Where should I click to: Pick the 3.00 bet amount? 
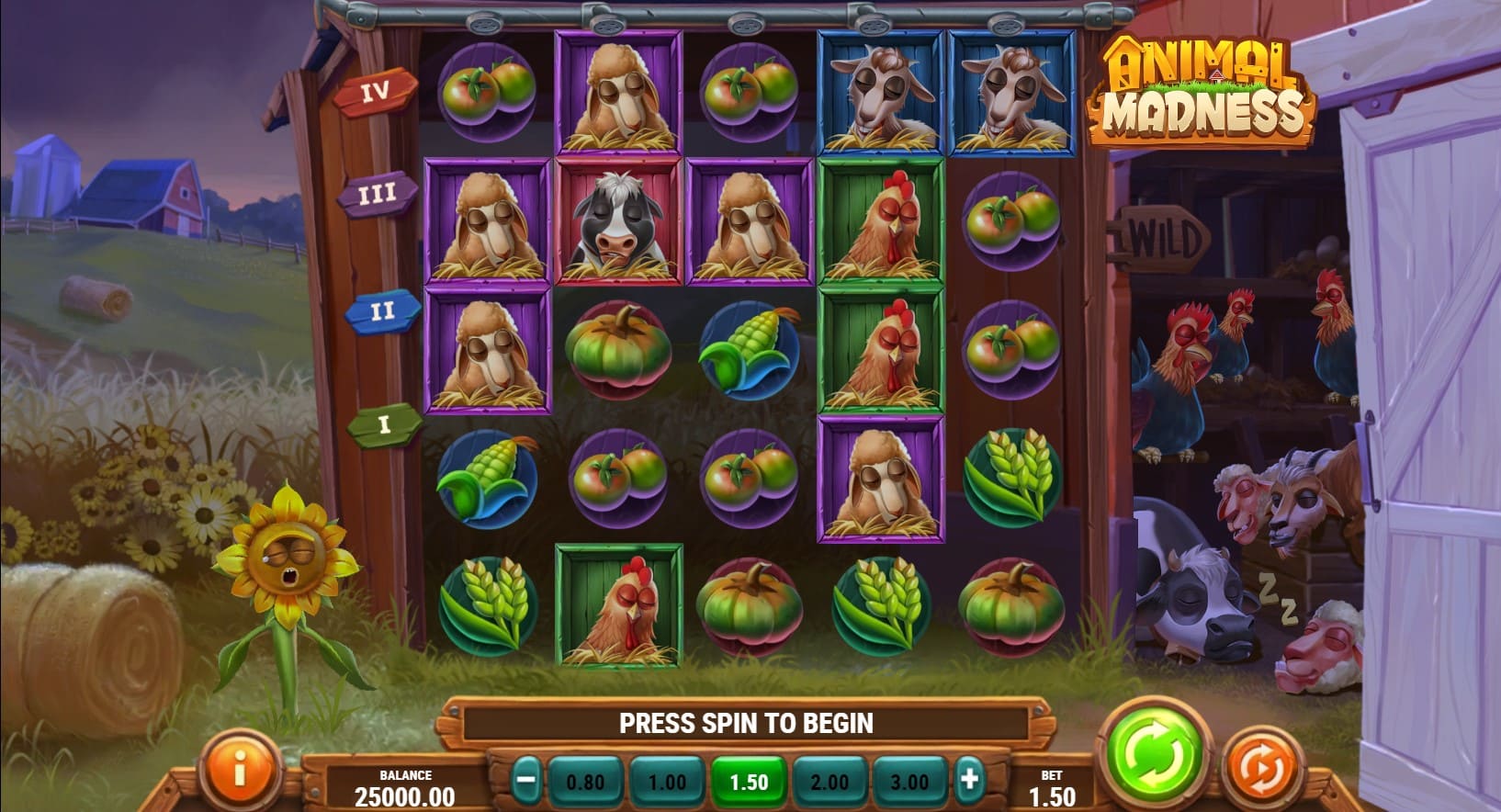pos(909,782)
